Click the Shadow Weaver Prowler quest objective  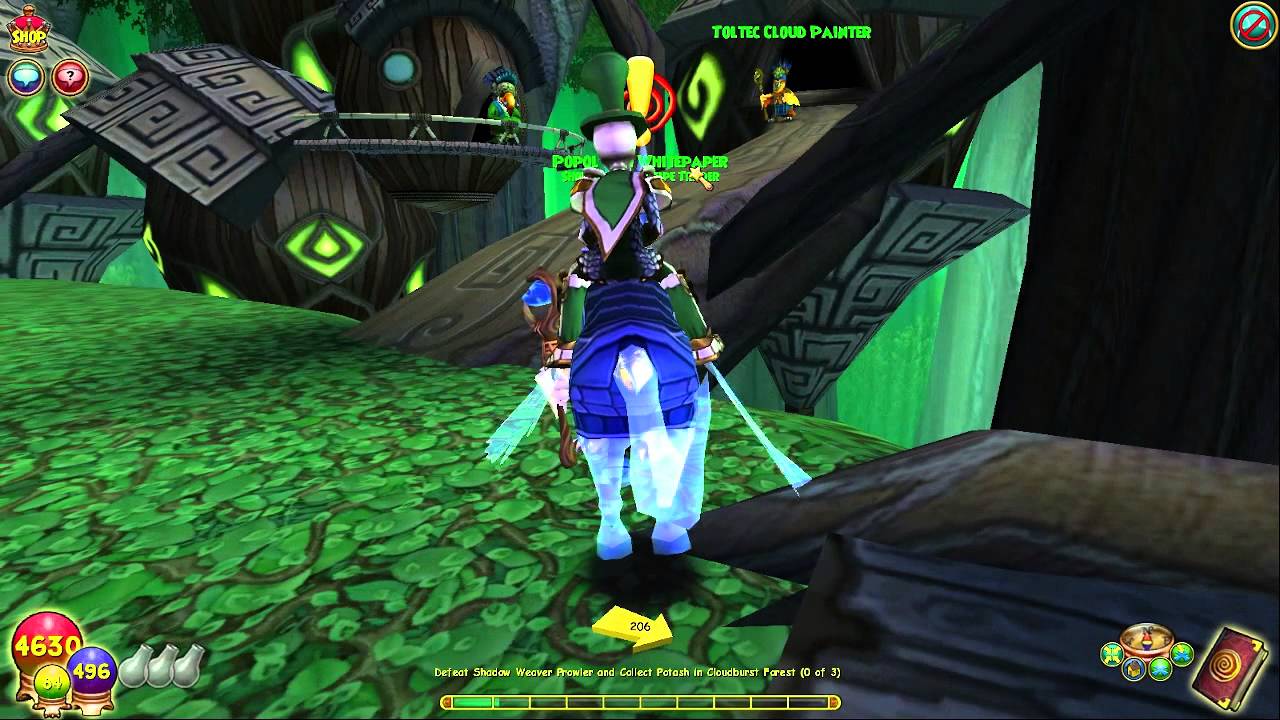coord(637,673)
